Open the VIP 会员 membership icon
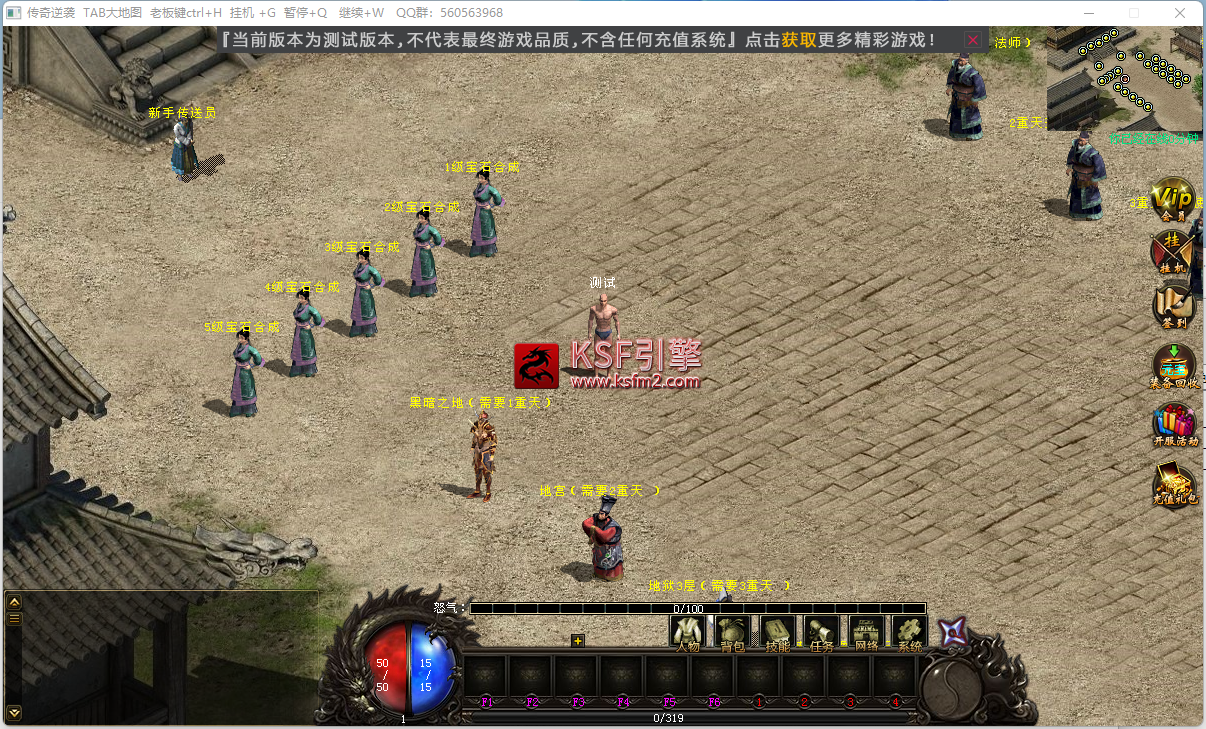 click(1174, 198)
